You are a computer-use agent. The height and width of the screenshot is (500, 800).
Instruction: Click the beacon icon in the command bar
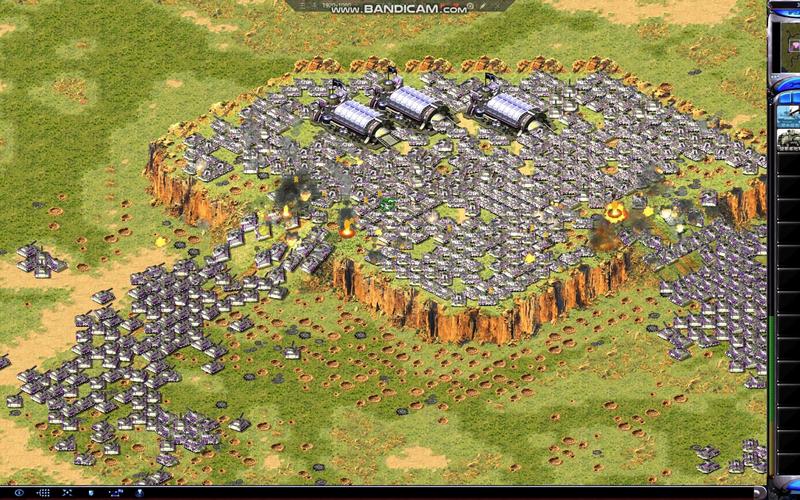(x=139, y=492)
